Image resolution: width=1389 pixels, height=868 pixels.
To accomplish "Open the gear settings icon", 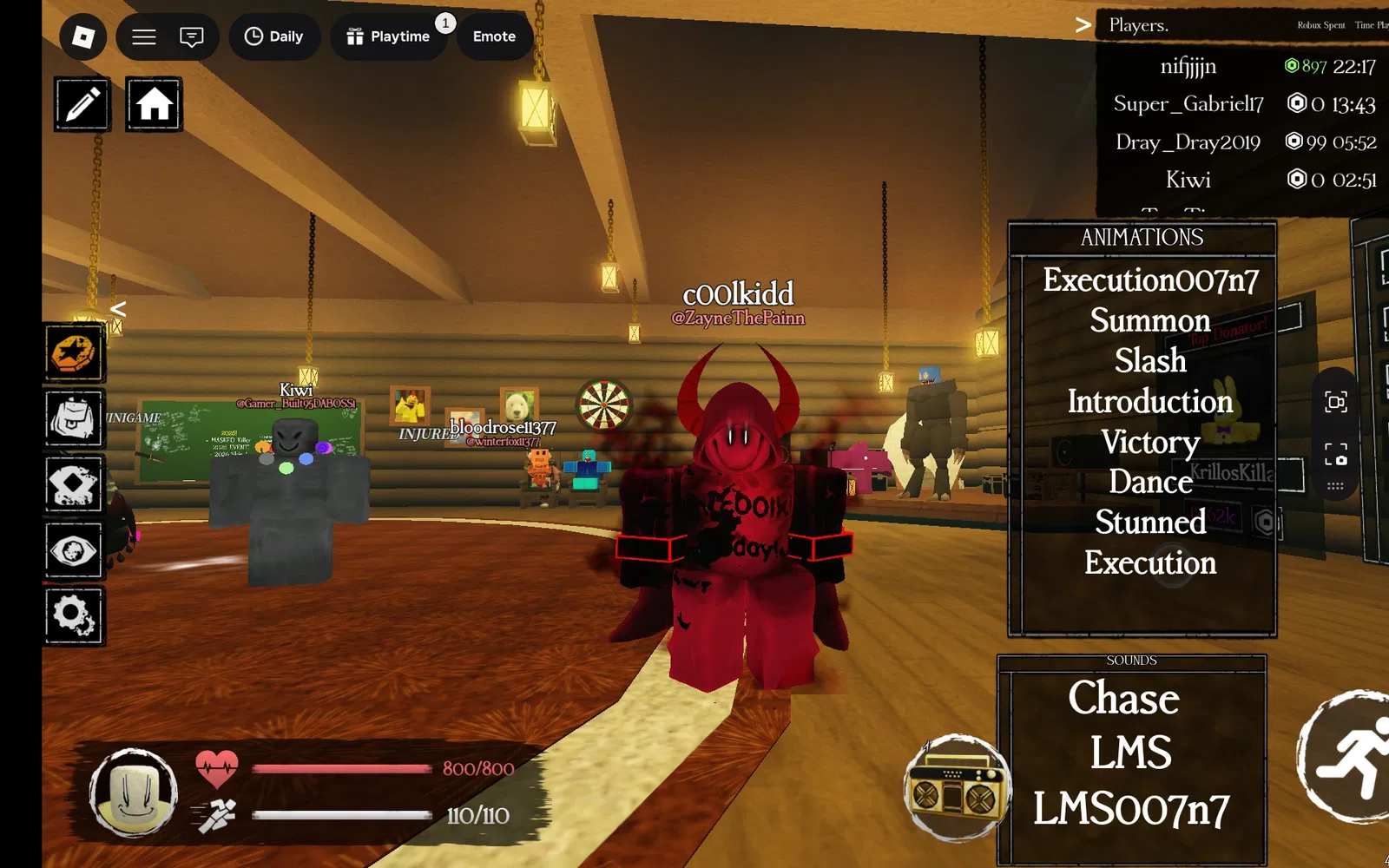I will [x=74, y=615].
